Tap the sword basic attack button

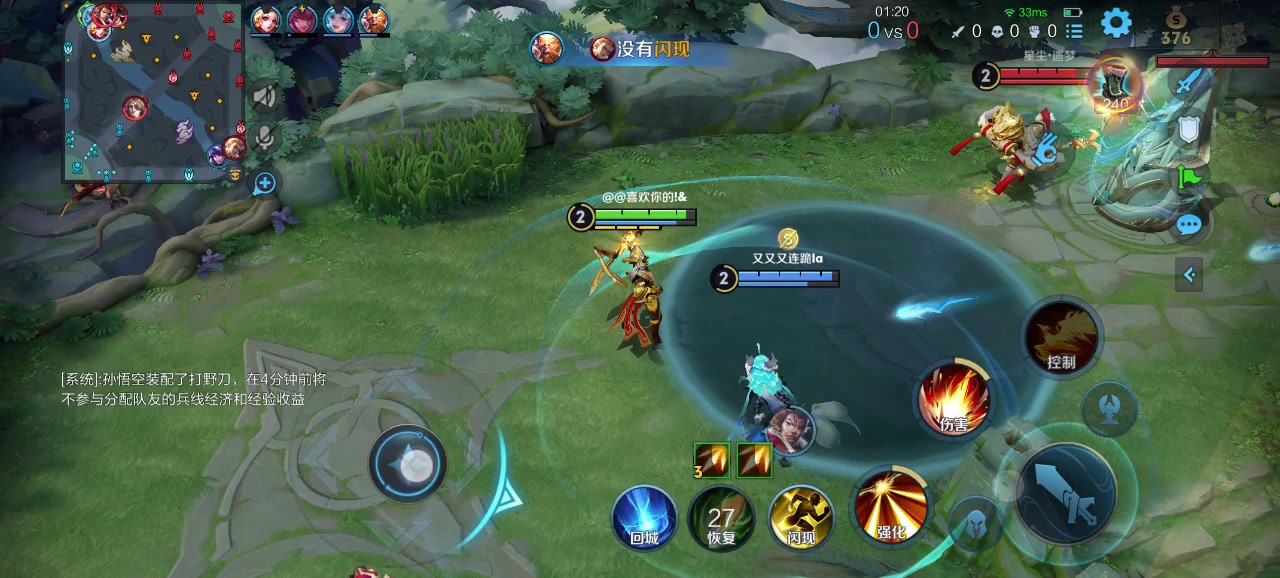[1066, 493]
